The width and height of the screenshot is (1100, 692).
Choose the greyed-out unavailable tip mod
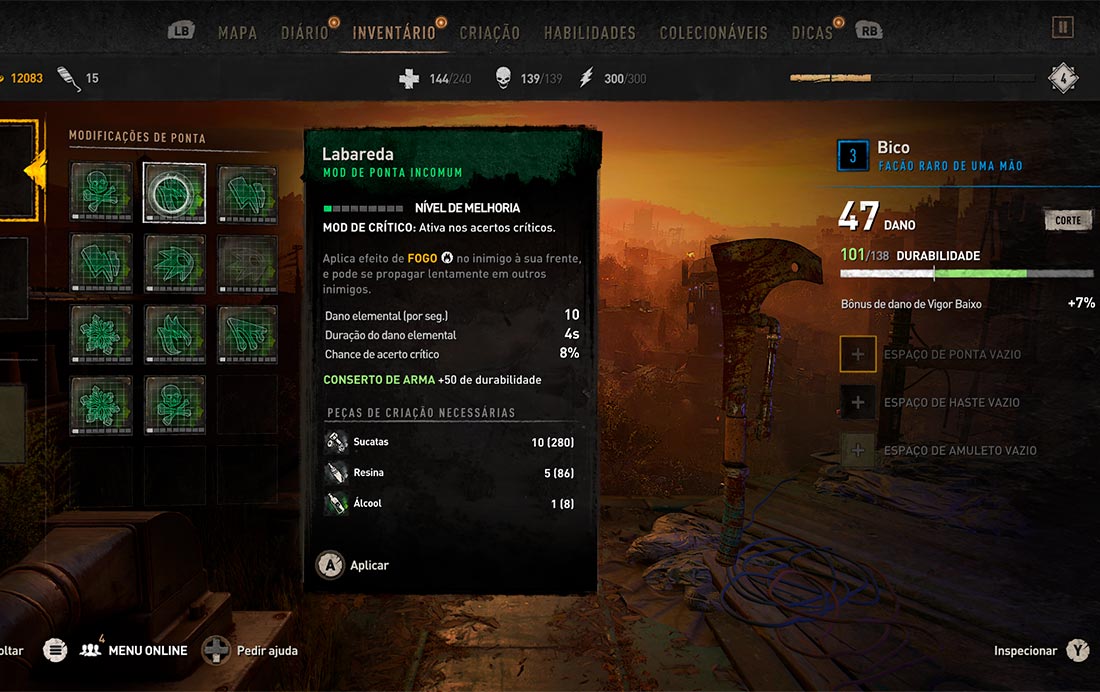point(248,263)
